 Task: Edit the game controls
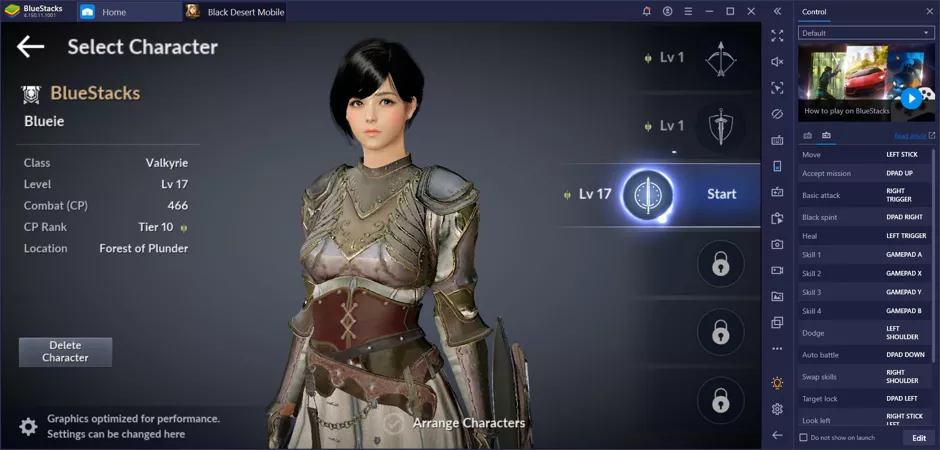(918, 438)
